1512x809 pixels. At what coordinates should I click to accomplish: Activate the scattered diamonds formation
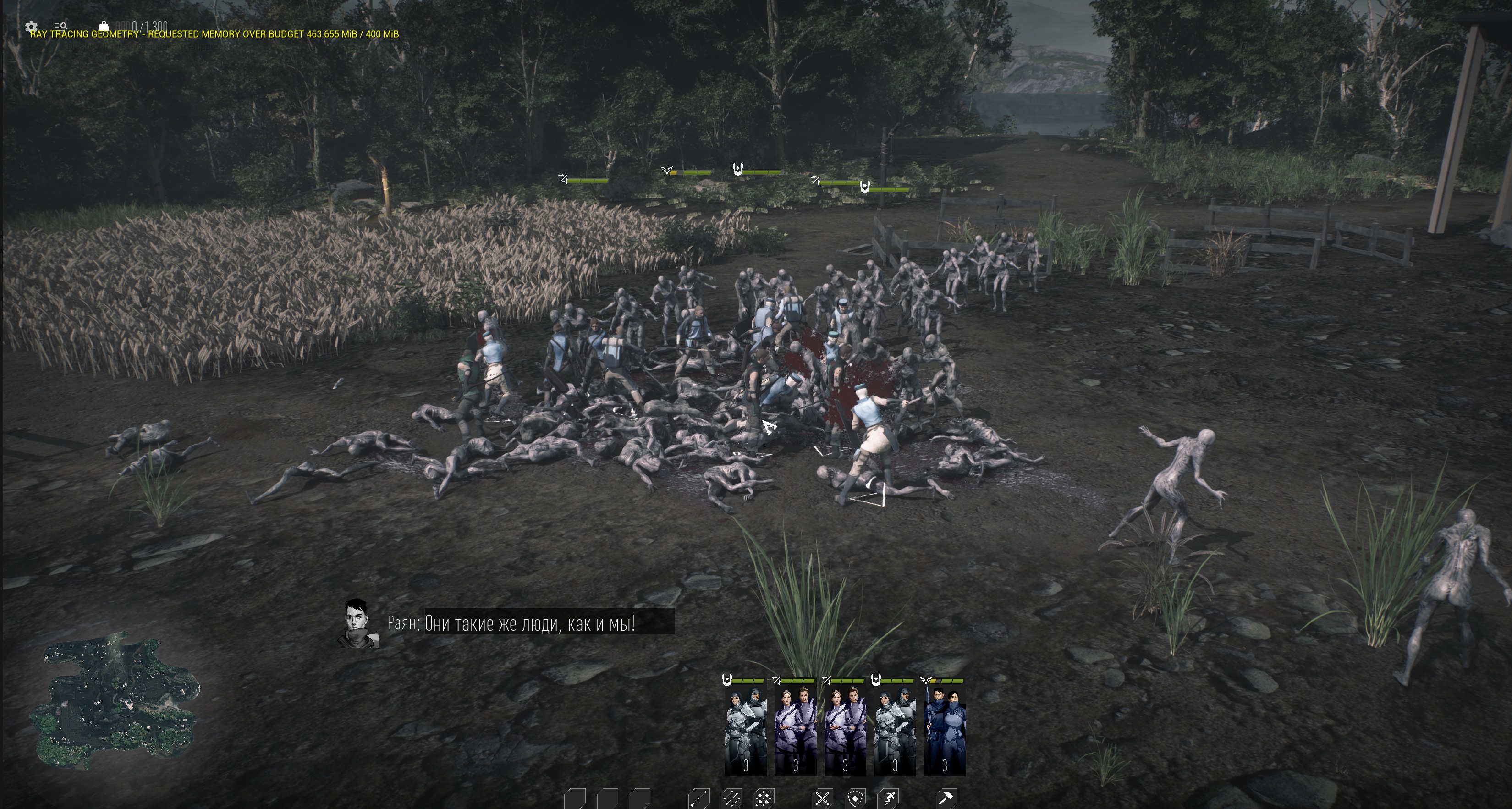pyautogui.click(x=764, y=798)
